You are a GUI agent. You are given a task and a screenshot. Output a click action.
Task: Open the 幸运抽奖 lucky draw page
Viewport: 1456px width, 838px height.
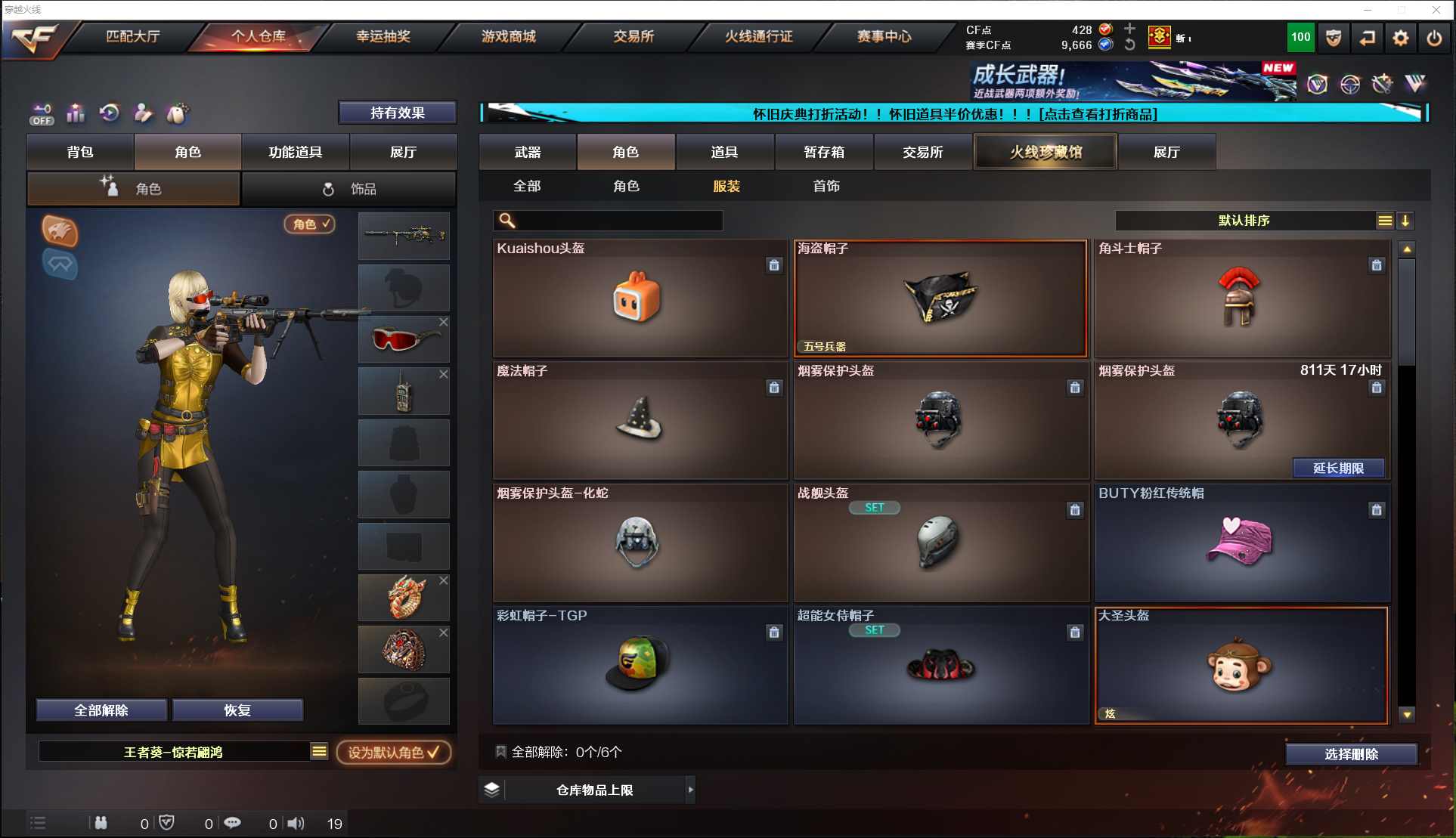click(383, 36)
